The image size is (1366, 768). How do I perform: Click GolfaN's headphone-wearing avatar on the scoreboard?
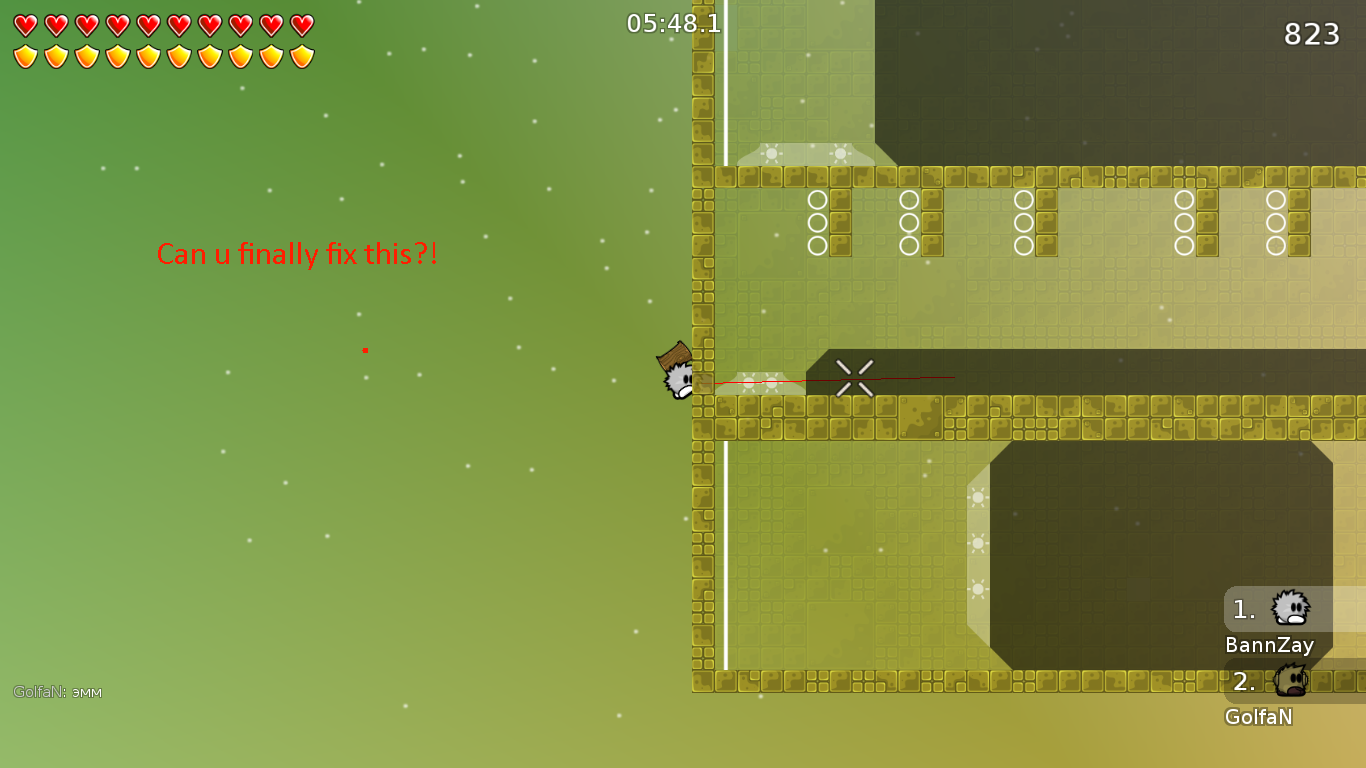1290,682
